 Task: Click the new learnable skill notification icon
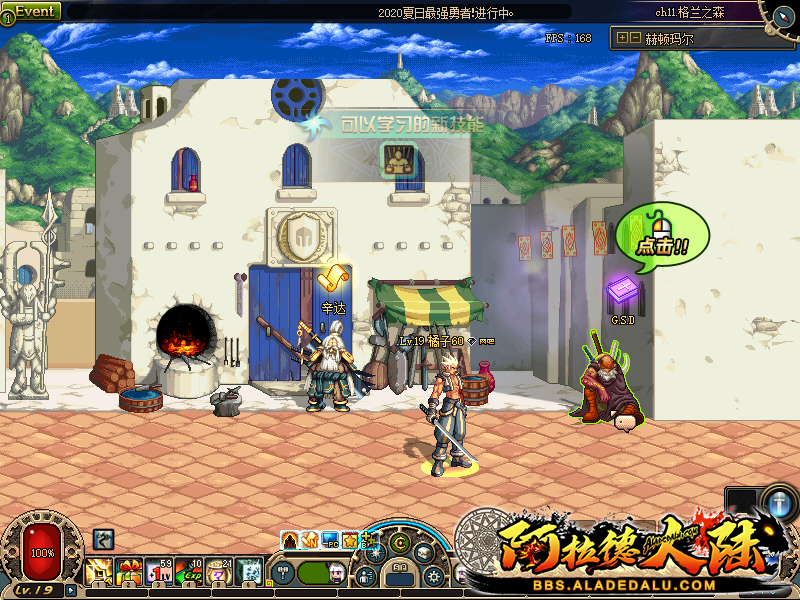[398, 159]
